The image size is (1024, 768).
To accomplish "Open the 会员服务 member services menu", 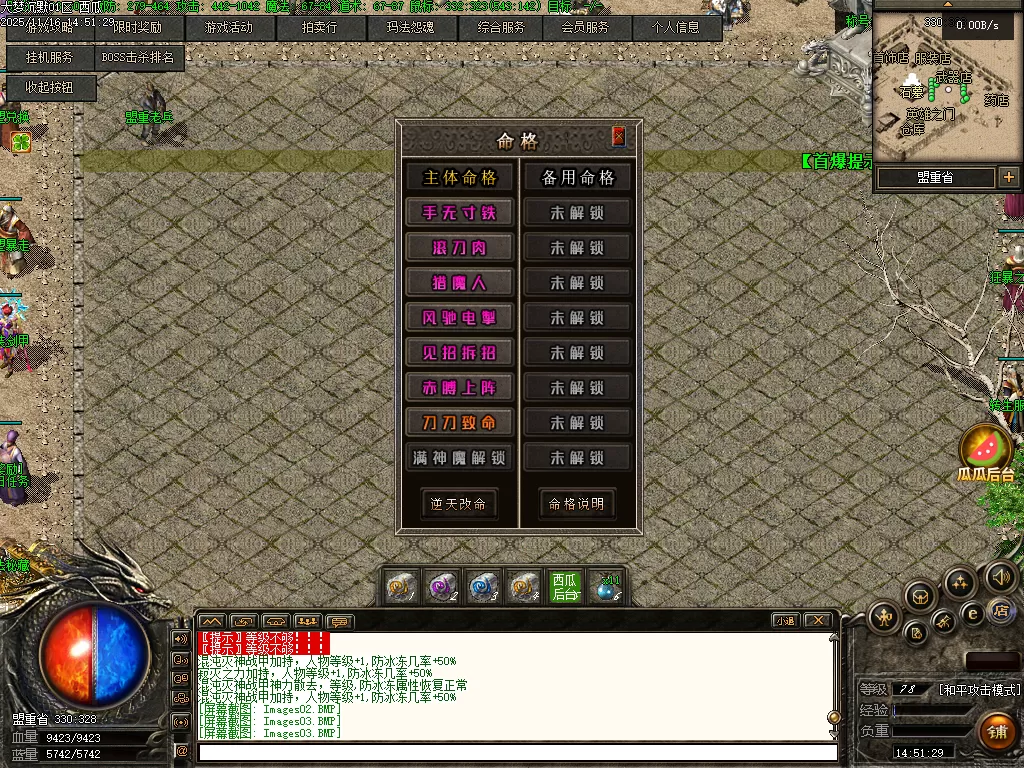I will [585, 28].
